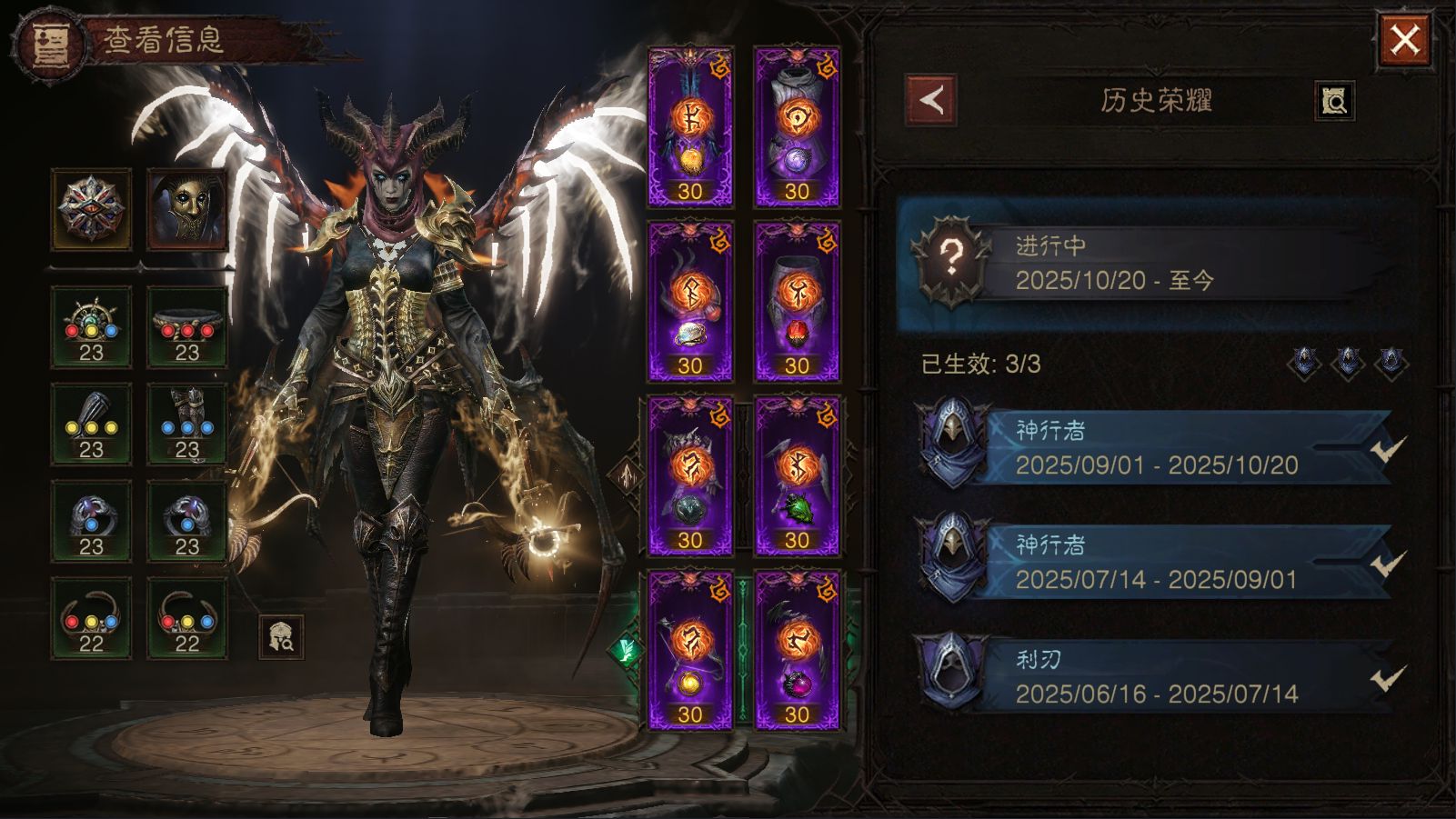
Task: Close the history honor panel with X
Action: pyautogui.click(x=1404, y=40)
